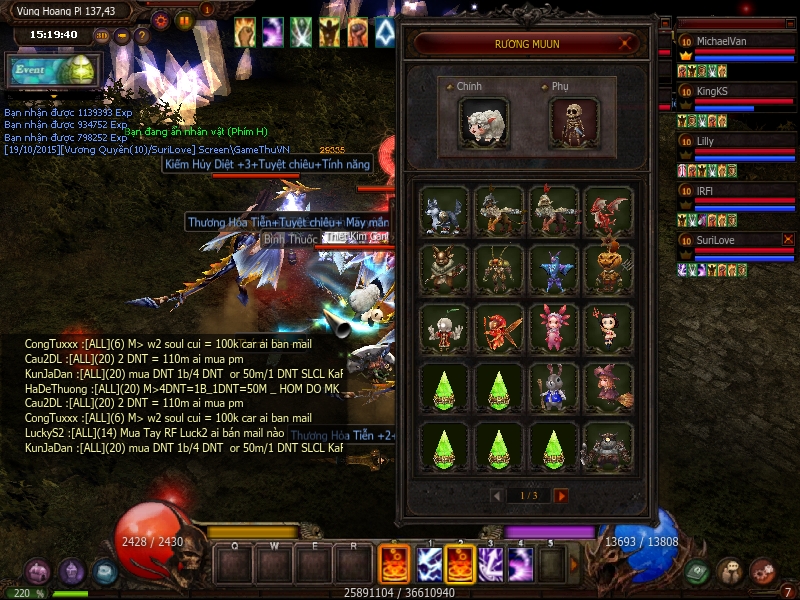
Task: Click the orange gear settings button
Action: click(161, 19)
